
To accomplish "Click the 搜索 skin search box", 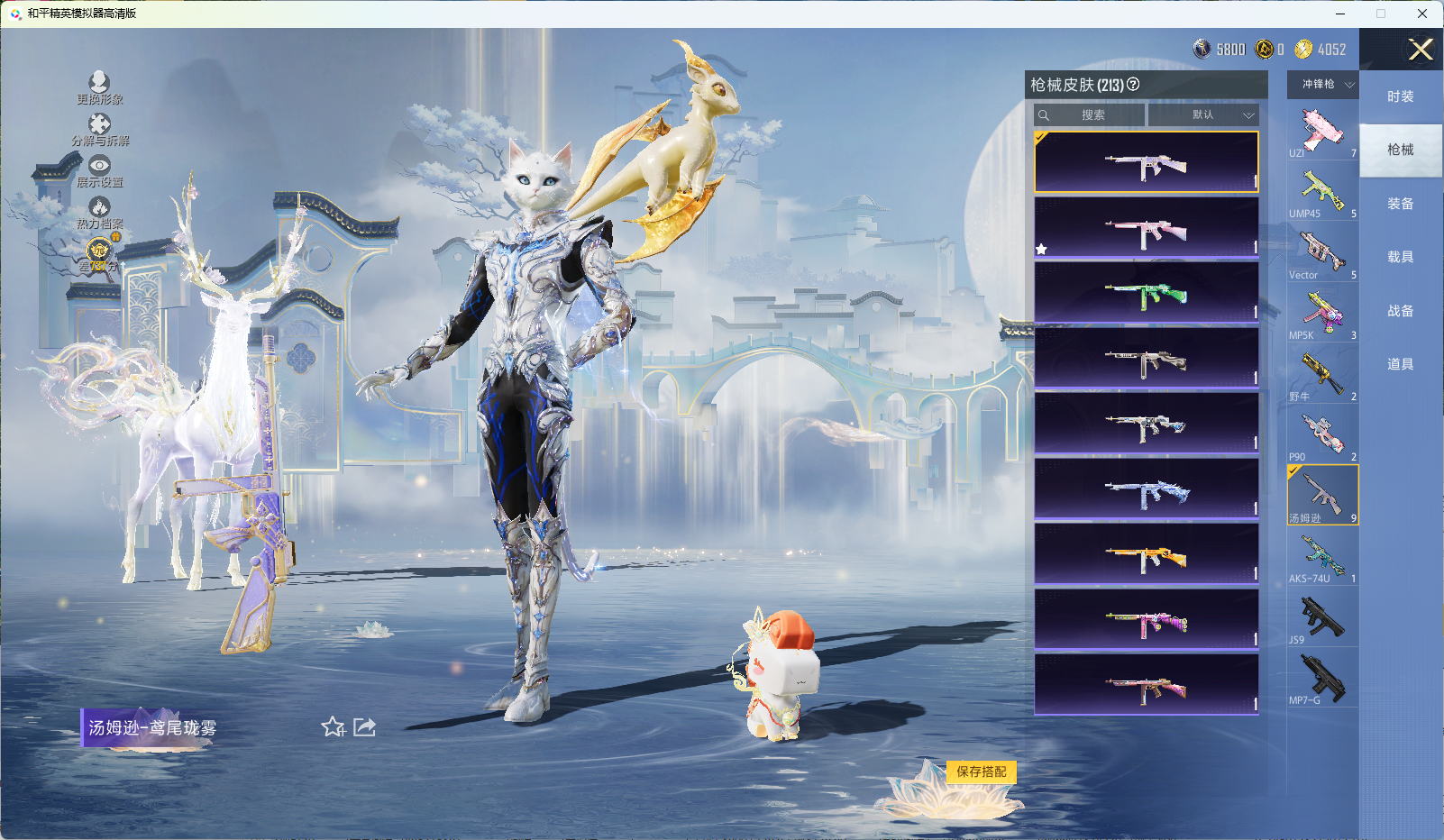I will click(1091, 115).
